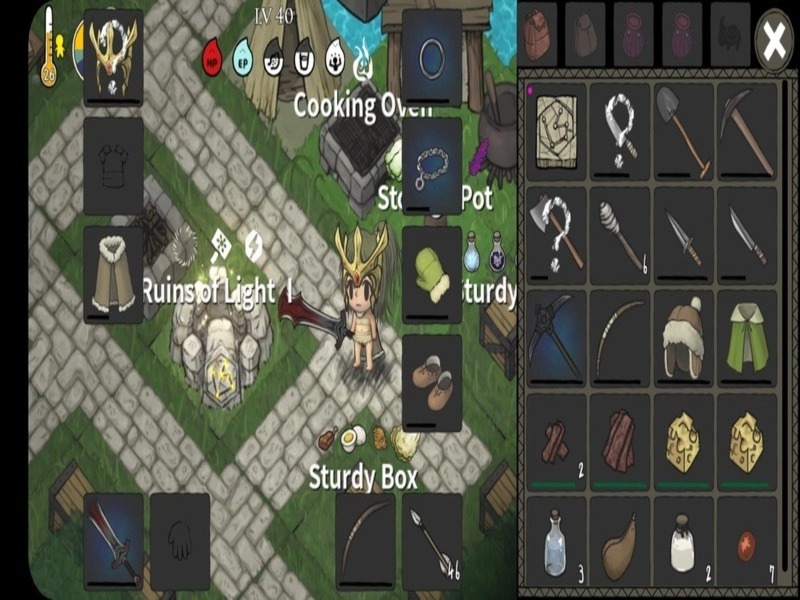Click the water bottle stack of three
Image resolution: width=800 pixels, height=600 pixels.
(557, 545)
